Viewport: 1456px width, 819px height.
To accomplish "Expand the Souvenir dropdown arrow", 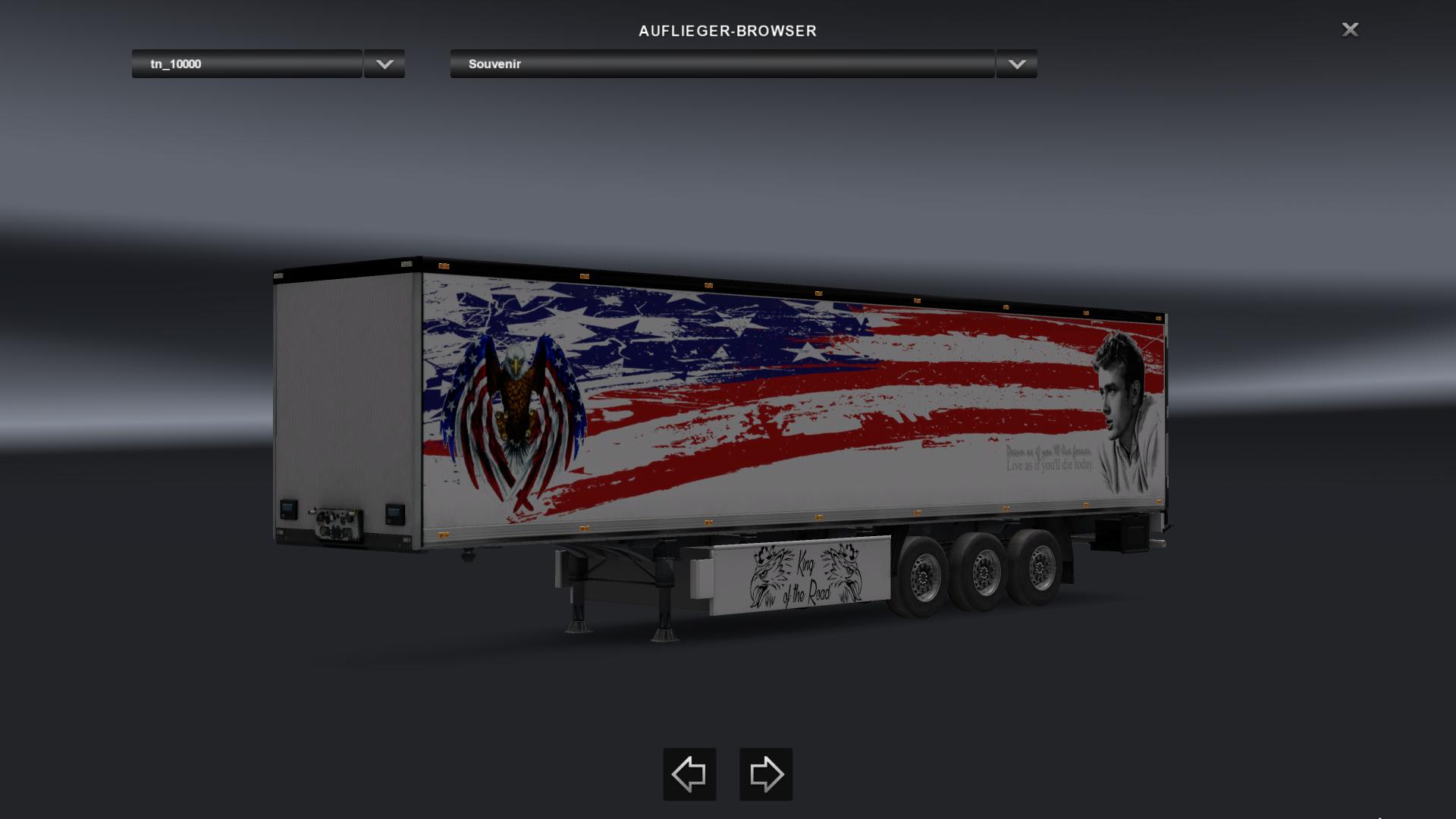I will point(1017,64).
